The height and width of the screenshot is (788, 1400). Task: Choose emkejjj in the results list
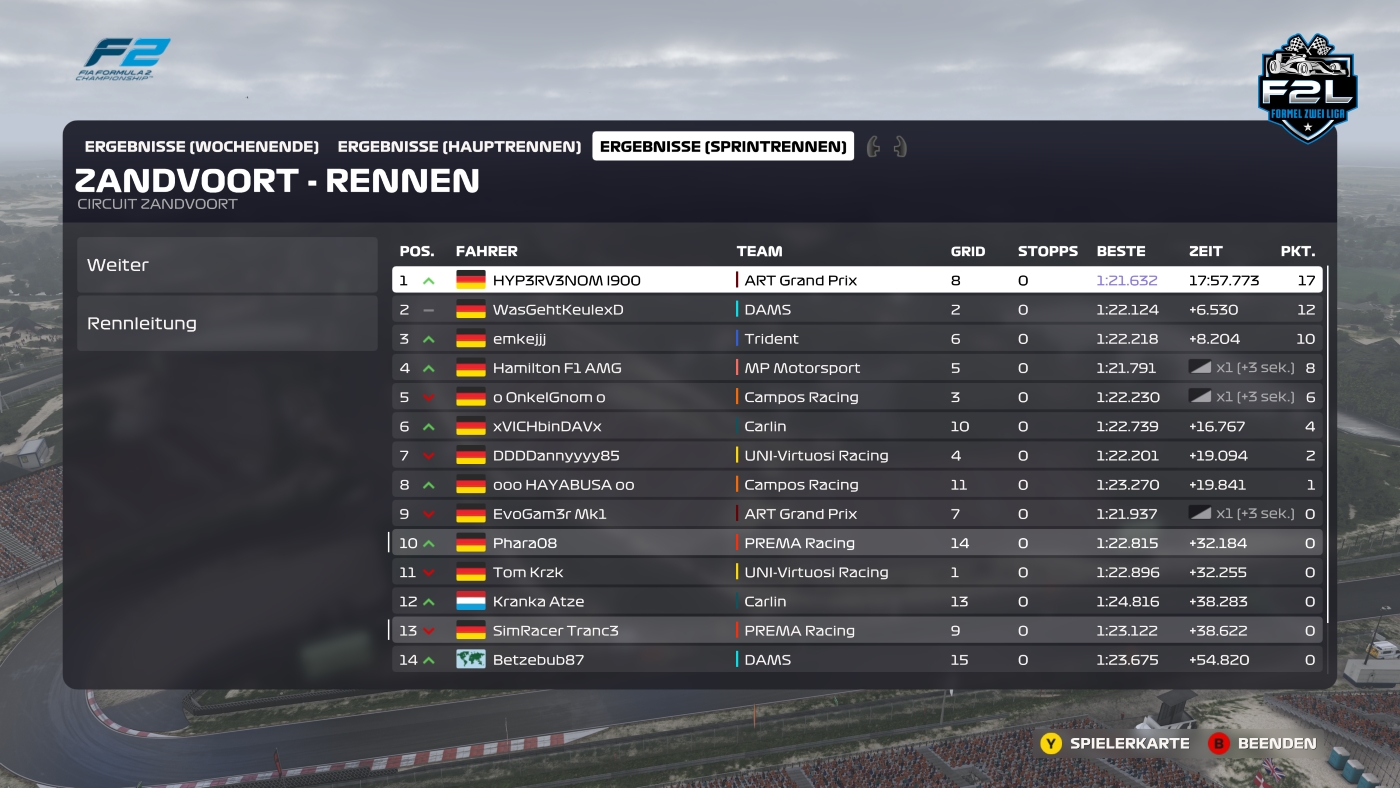coord(857,339)
